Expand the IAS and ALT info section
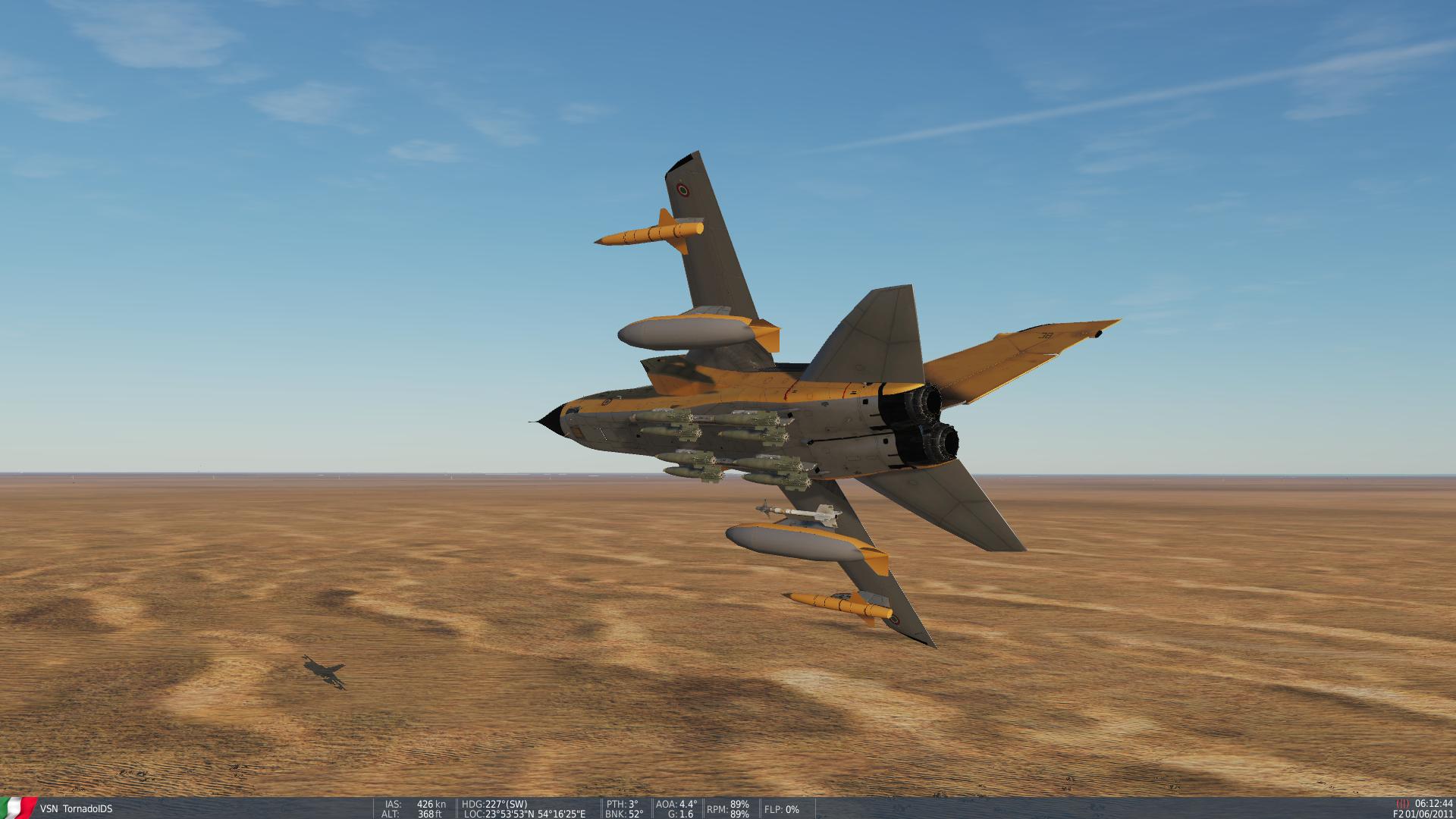The height and width of the screenshot is (819, 1456). tap(413, 809)
